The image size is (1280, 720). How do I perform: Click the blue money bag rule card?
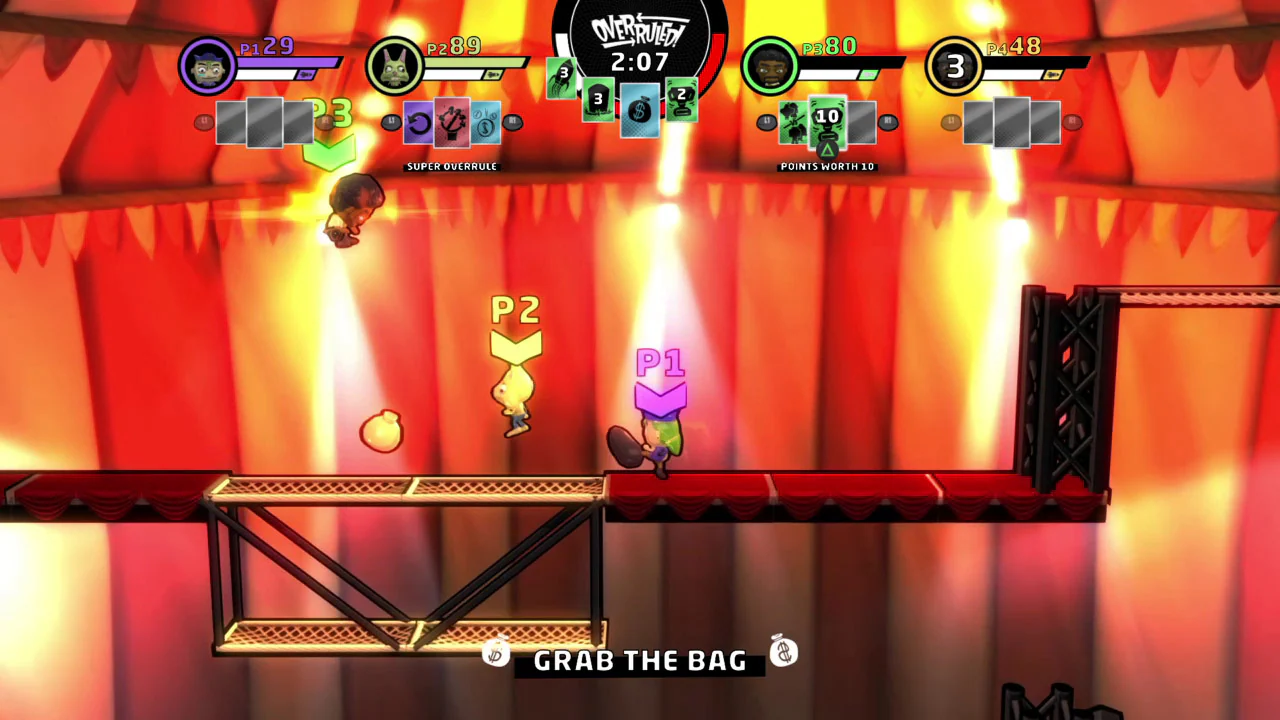pos(640,110)
